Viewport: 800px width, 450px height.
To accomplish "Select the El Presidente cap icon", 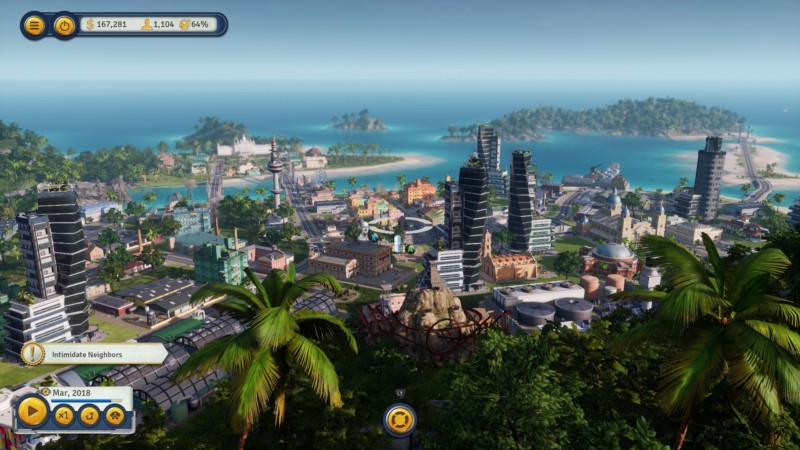I will [x=115, y=414].
